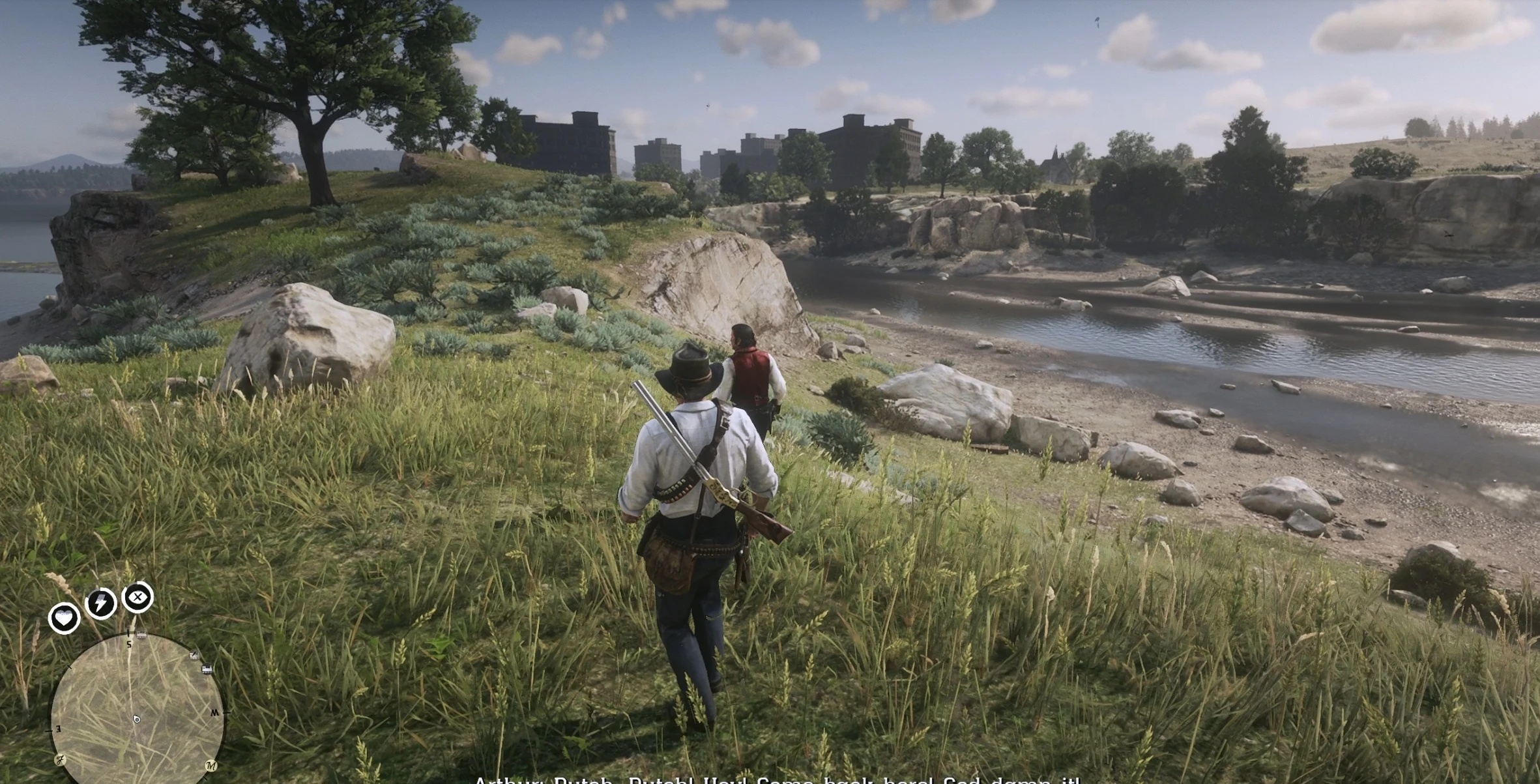Click the Dead Eye core icon
This screenshot has width=1540, height=784.
(x=138, y=597)
